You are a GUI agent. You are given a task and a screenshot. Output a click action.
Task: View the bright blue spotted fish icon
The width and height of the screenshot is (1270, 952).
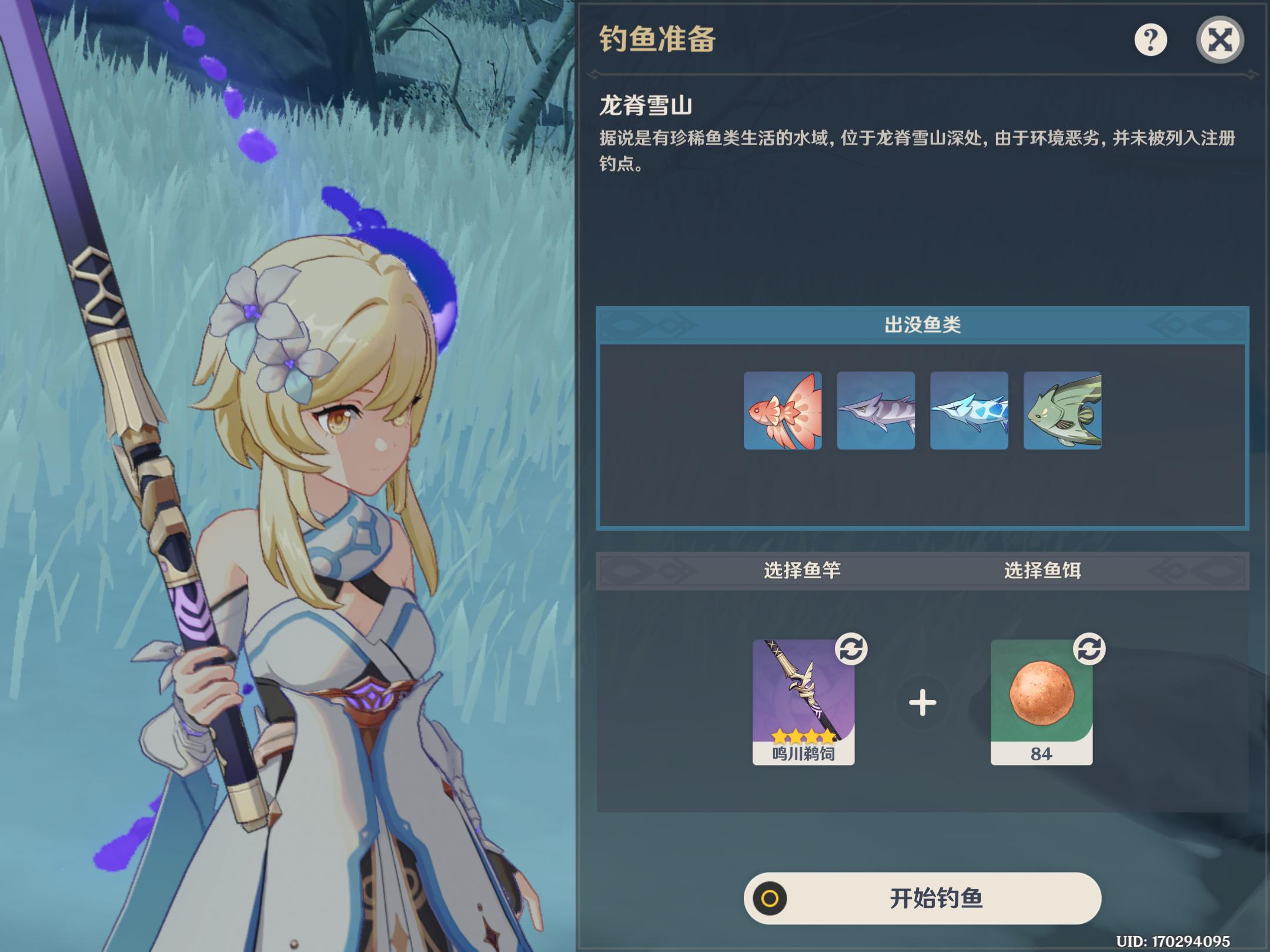pyautogui.click(x=969, y=411)
